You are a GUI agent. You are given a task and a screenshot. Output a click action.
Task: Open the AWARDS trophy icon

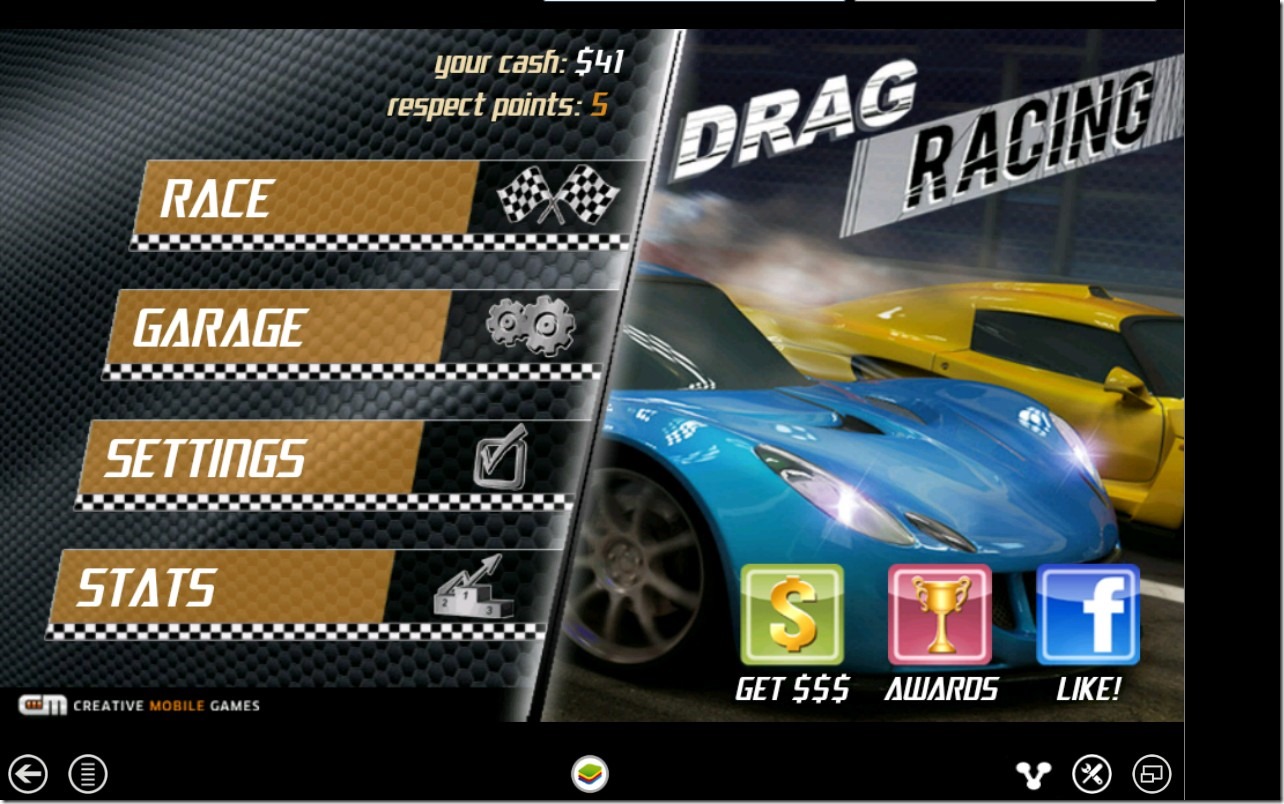pos(940,615)
